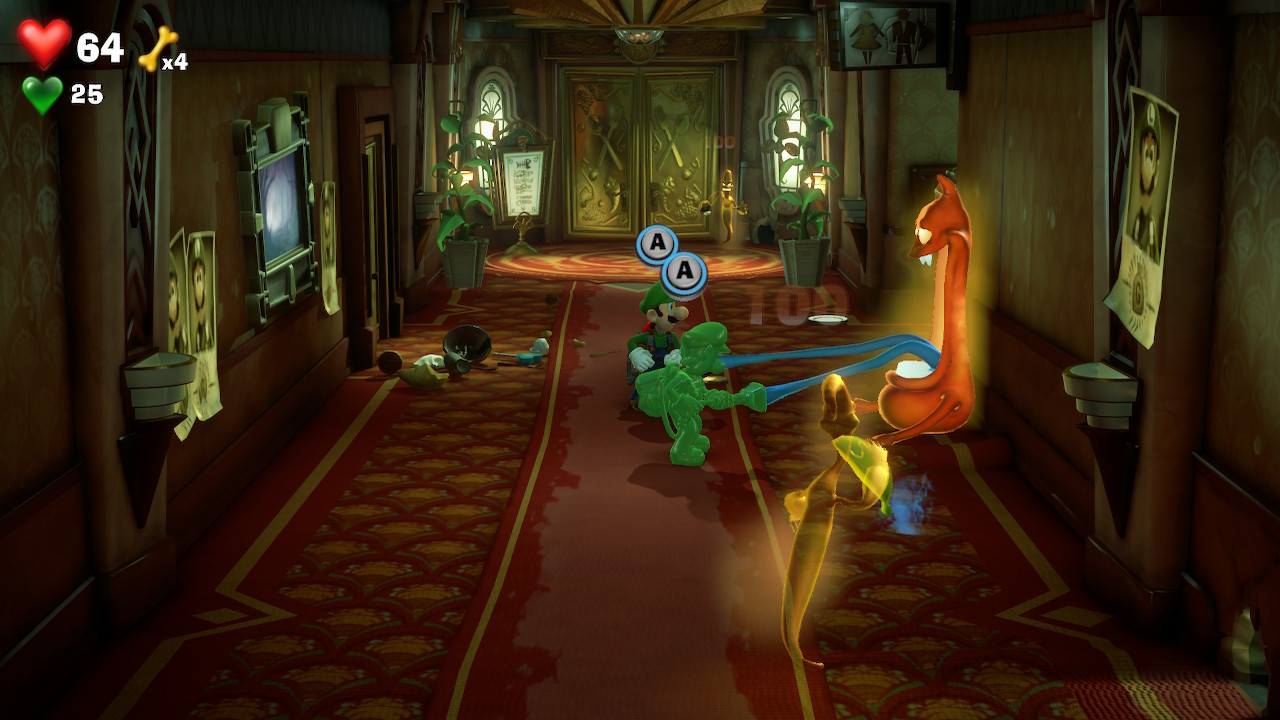This screenshot has height=720, width=1280.
Task: Click the golden bone item icon
Action: pyautogui.click(x=157, y=48)
